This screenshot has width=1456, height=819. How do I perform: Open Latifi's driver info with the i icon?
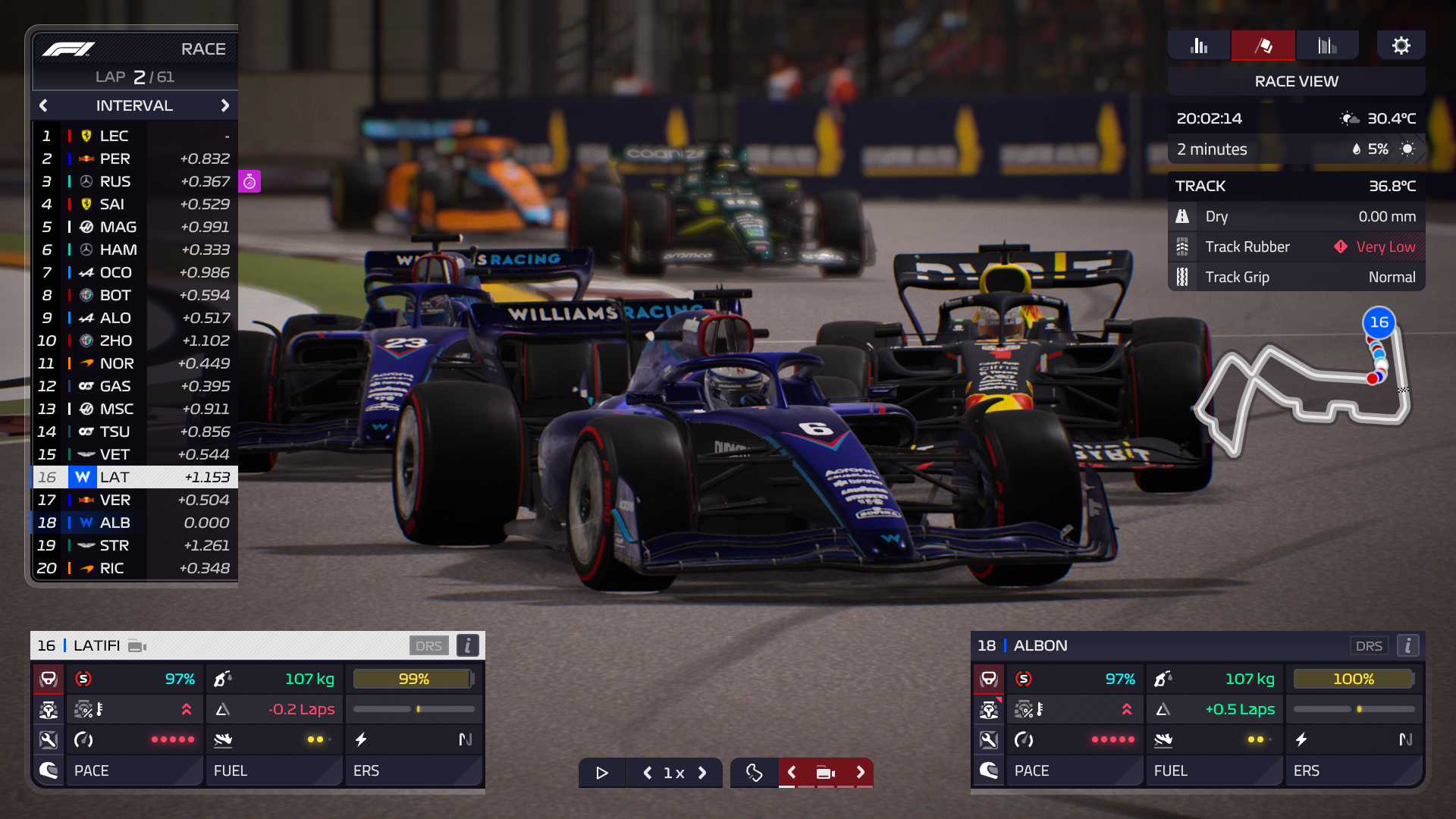468,645
